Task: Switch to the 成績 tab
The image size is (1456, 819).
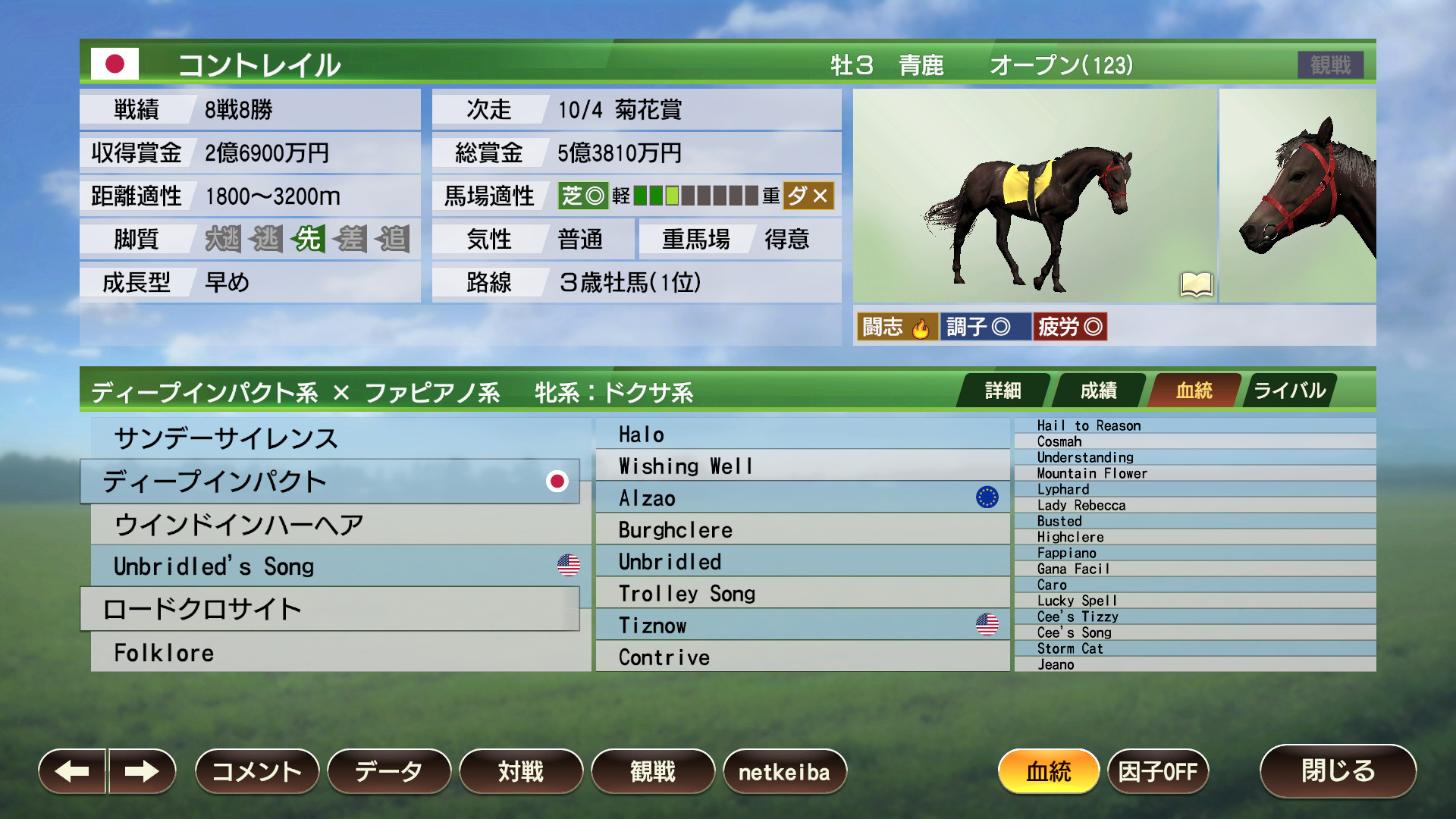Action: point(1099,391)
